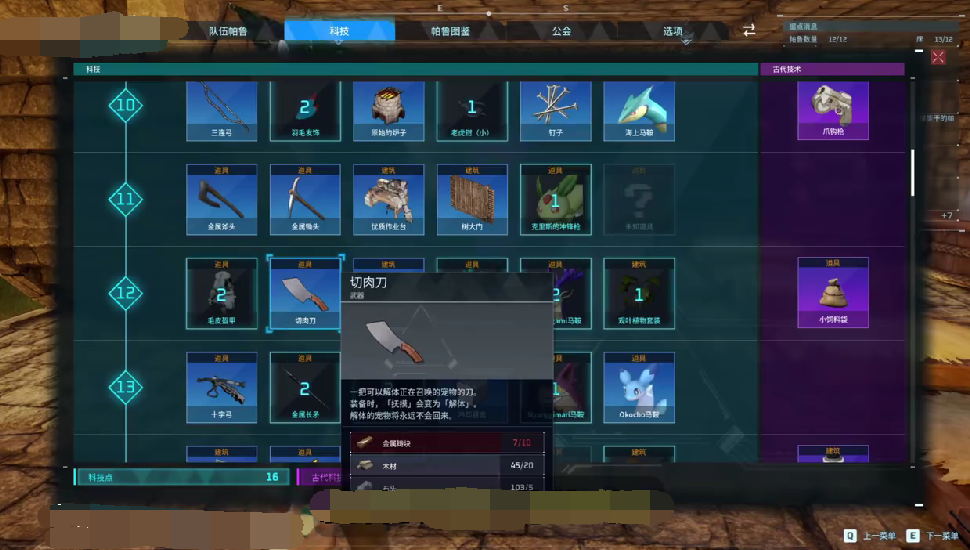The width and height of the screenshot is (970, 550).
Task: Select the 金属镐头 pickaxe technology
Action: click(x=305, y=199)
